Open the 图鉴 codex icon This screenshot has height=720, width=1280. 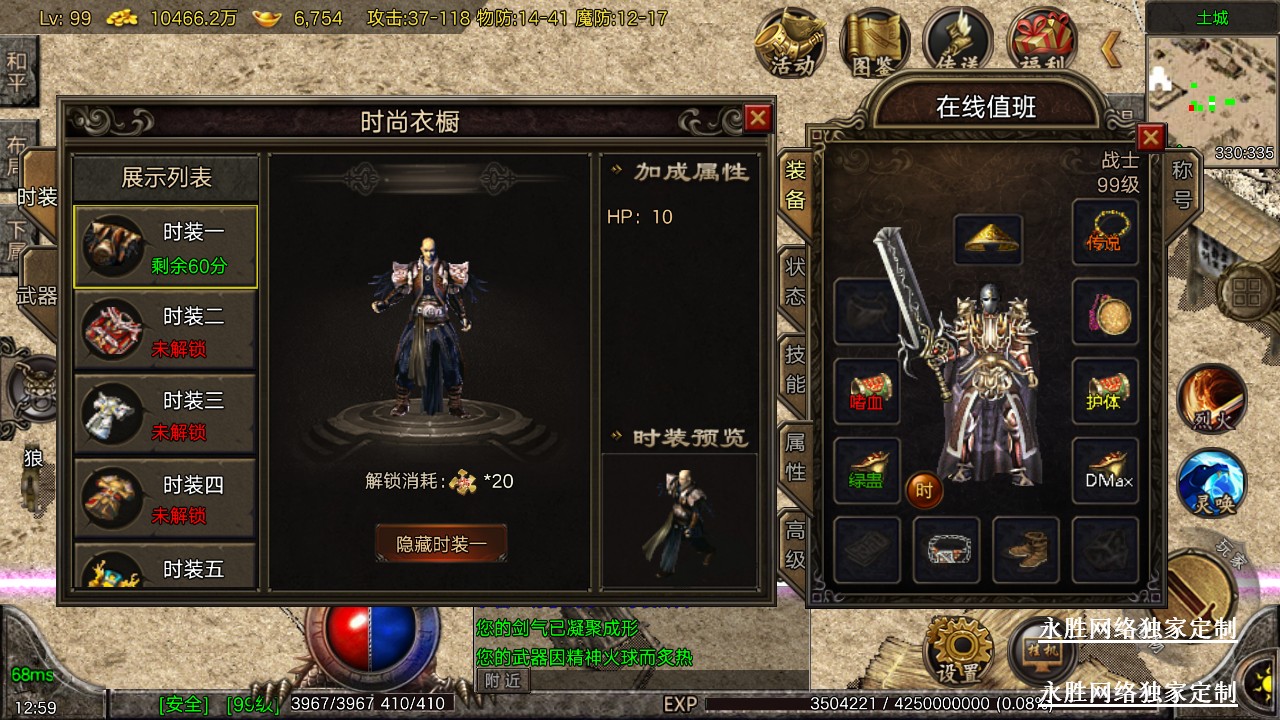[874, 42]
